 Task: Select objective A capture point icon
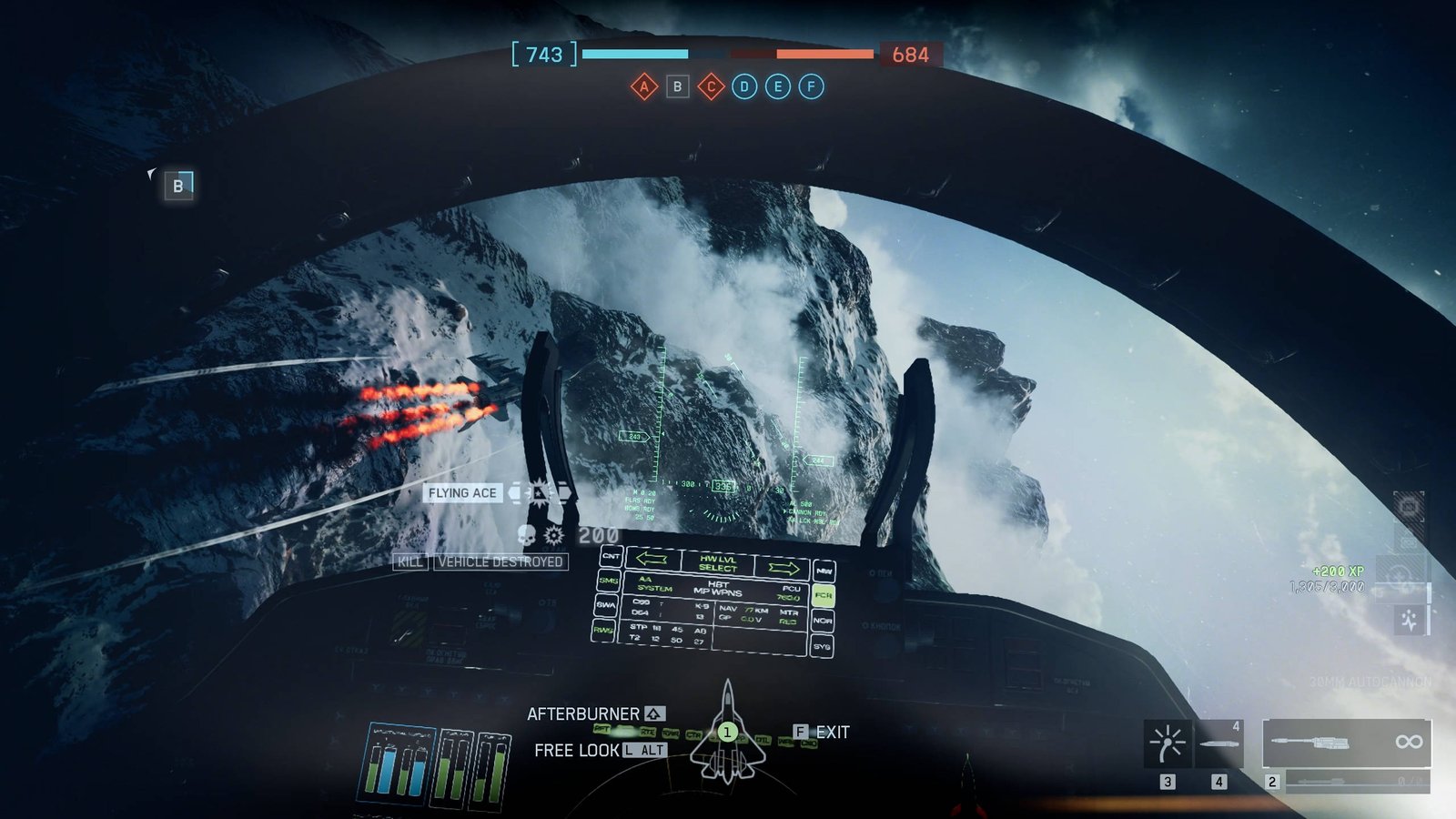tap(644, 87)
